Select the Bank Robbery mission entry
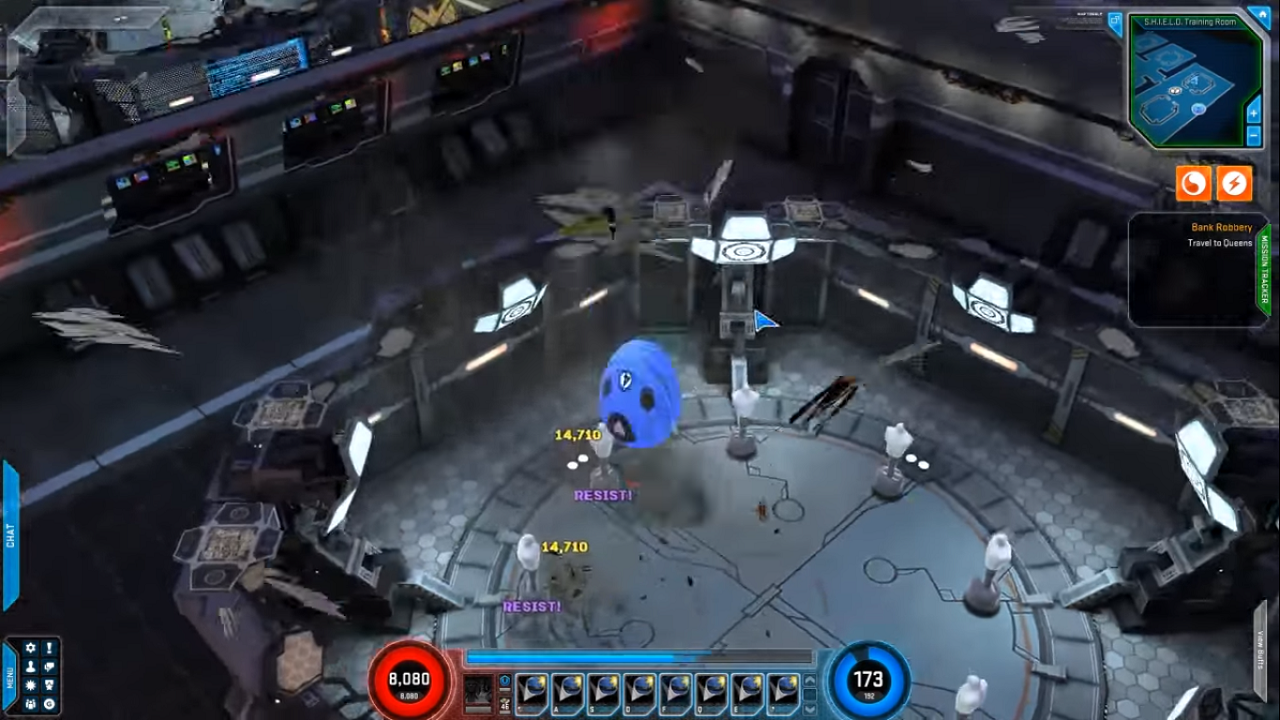The image size is (1280, 720). 1221,228
